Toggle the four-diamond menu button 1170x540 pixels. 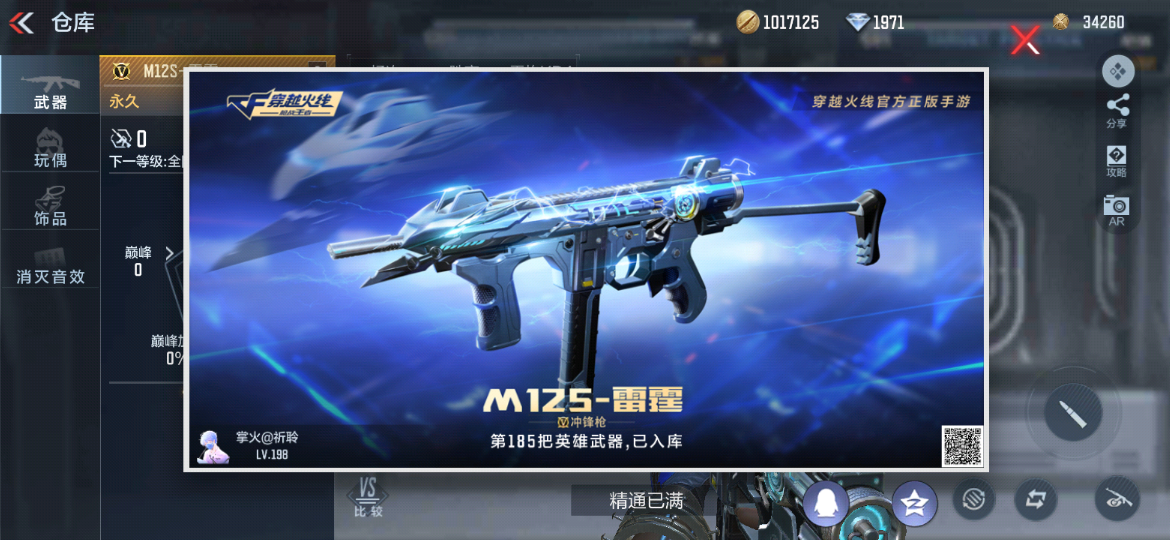(x=1117, y=71)
